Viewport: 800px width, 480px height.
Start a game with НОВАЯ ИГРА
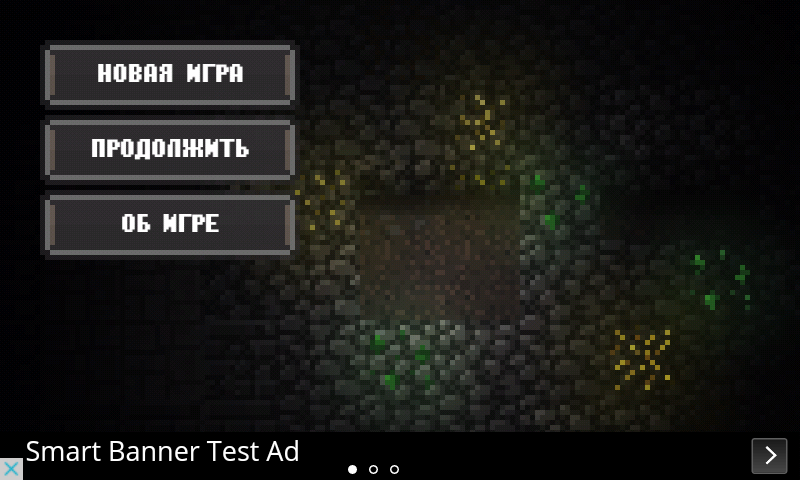tap(169, 74)
